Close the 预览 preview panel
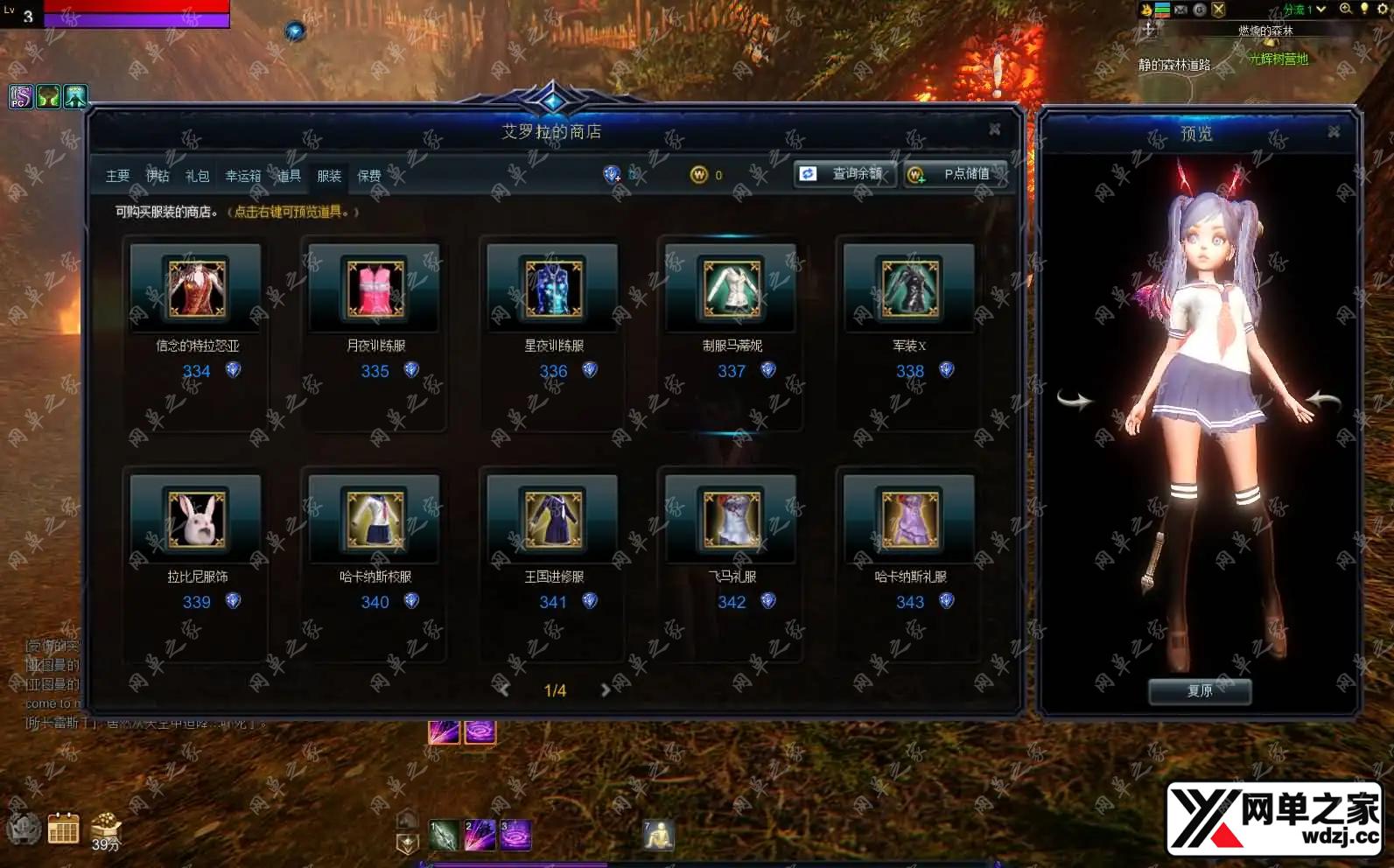The image size is (1394, 868). click(1334, 132)
